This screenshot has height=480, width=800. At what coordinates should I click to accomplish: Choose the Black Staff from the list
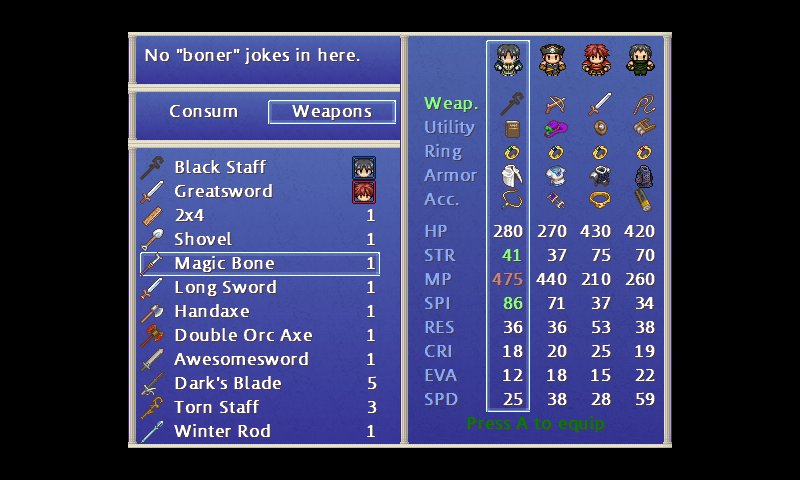pyautogui.click(x=220, y=167)
